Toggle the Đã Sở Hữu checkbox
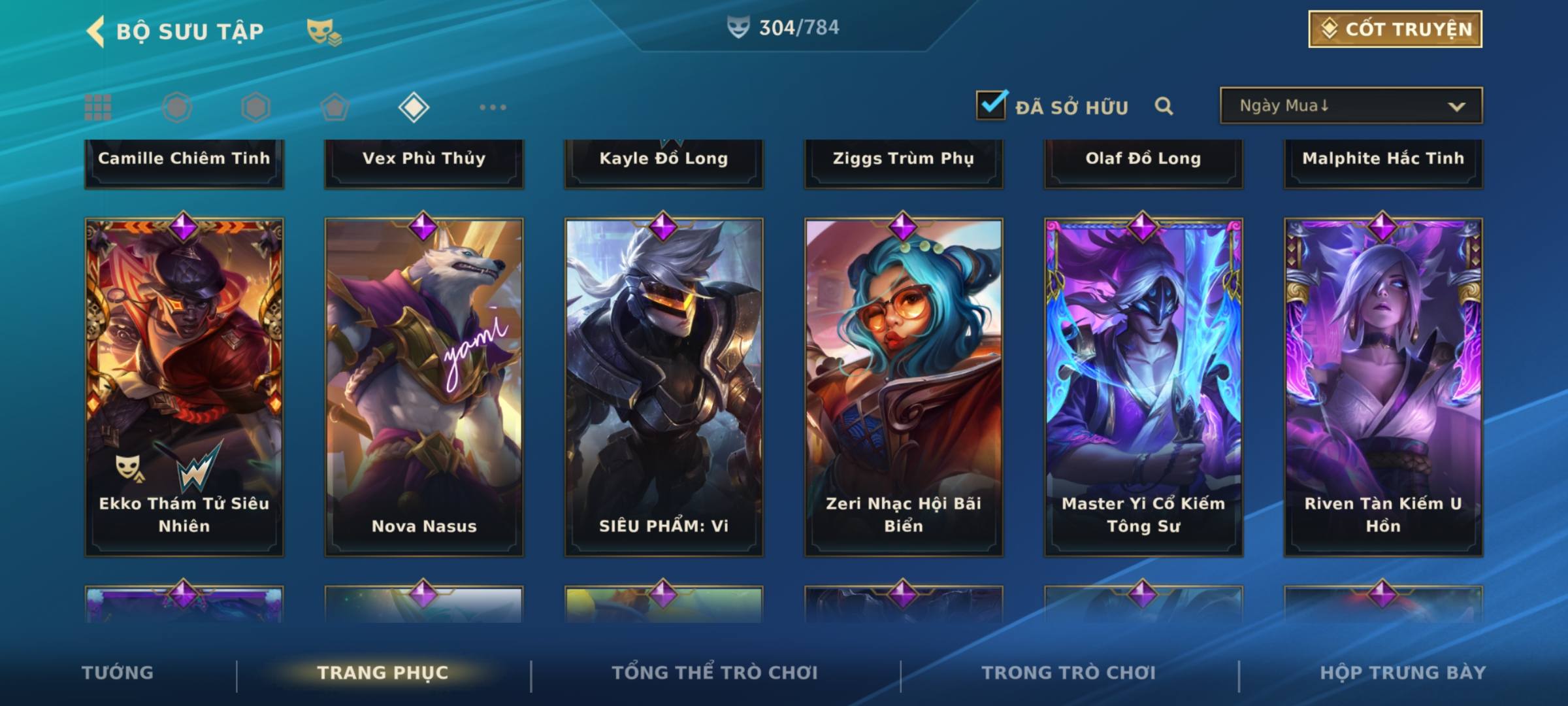The height and width of the screenshot is (706, 1568). 991,105
